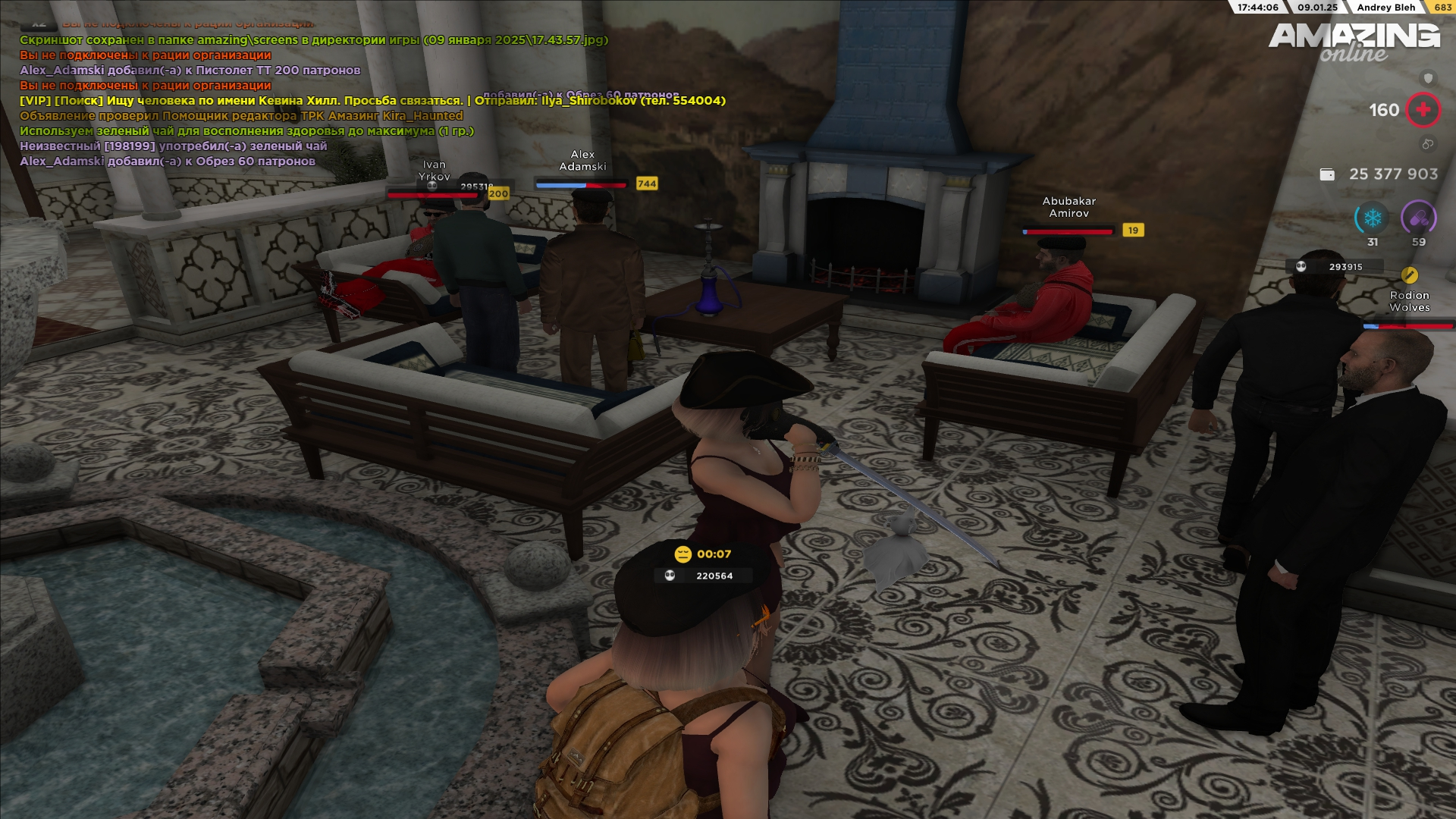Click the purple pill status icon
The height and width of the screenshot is (819, 1456).
(1418, 219)
